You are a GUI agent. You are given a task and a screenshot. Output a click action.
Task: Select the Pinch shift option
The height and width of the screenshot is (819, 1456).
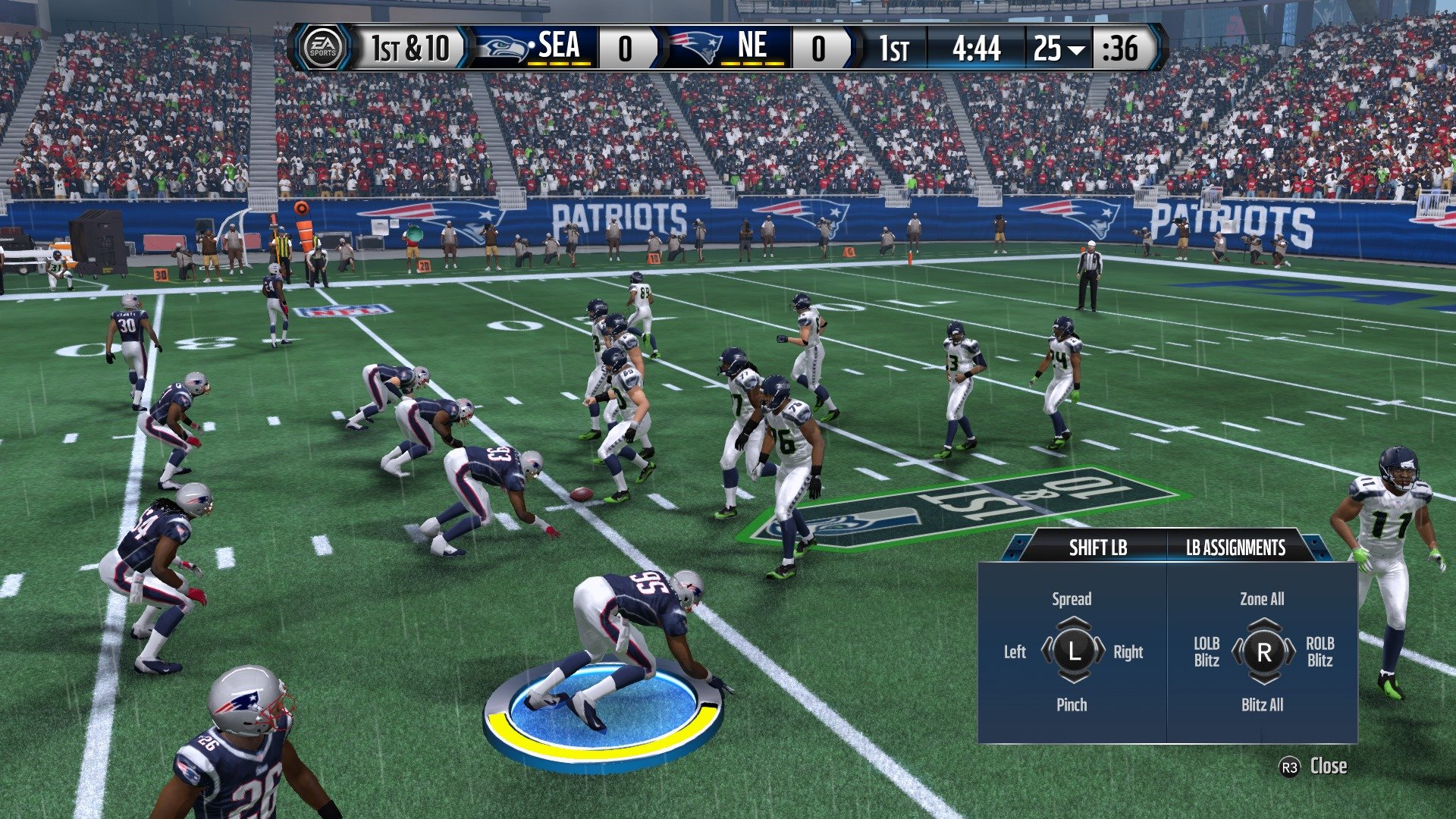1074,704
